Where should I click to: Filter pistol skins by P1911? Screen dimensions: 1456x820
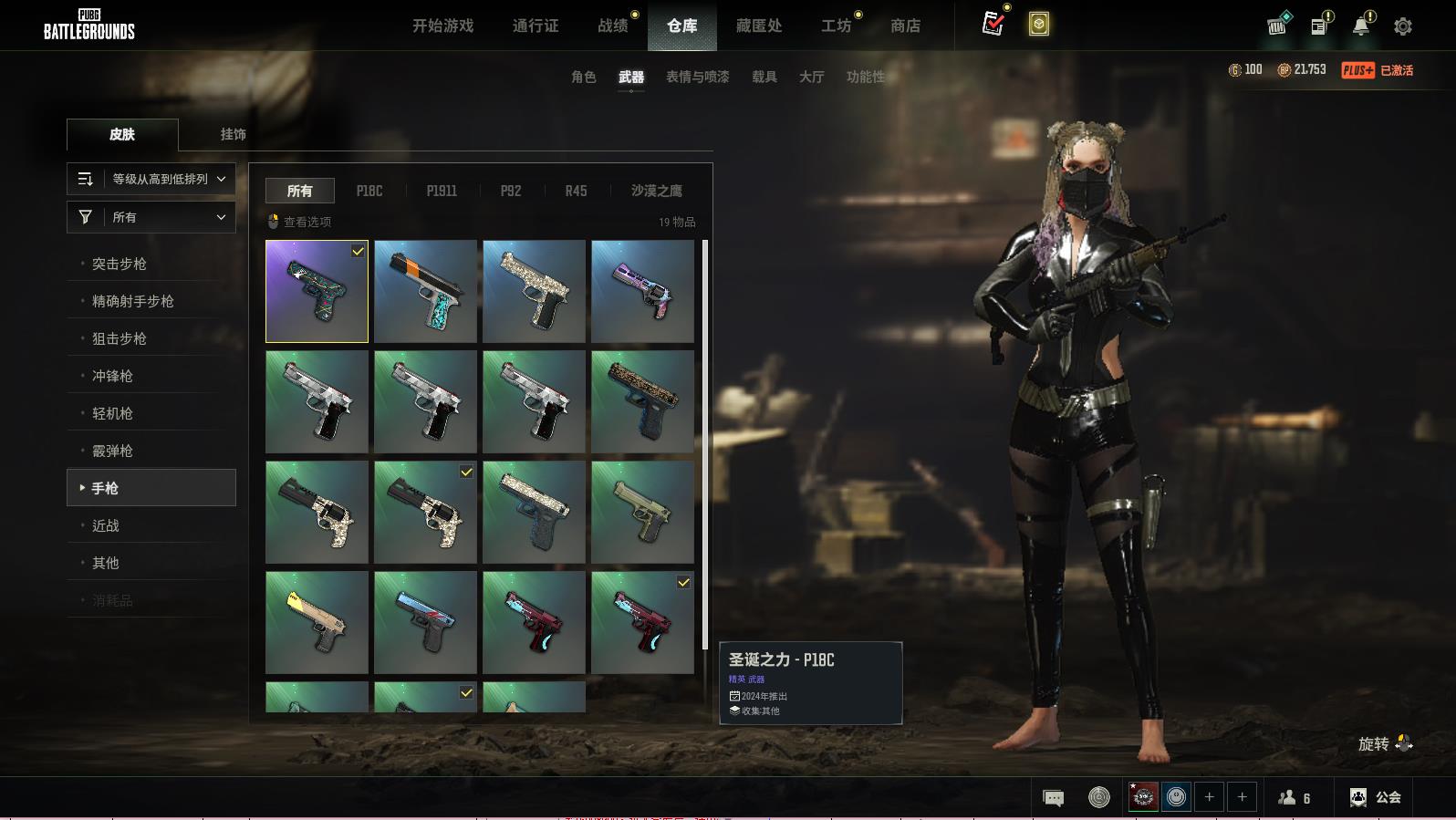pos(442,191)
